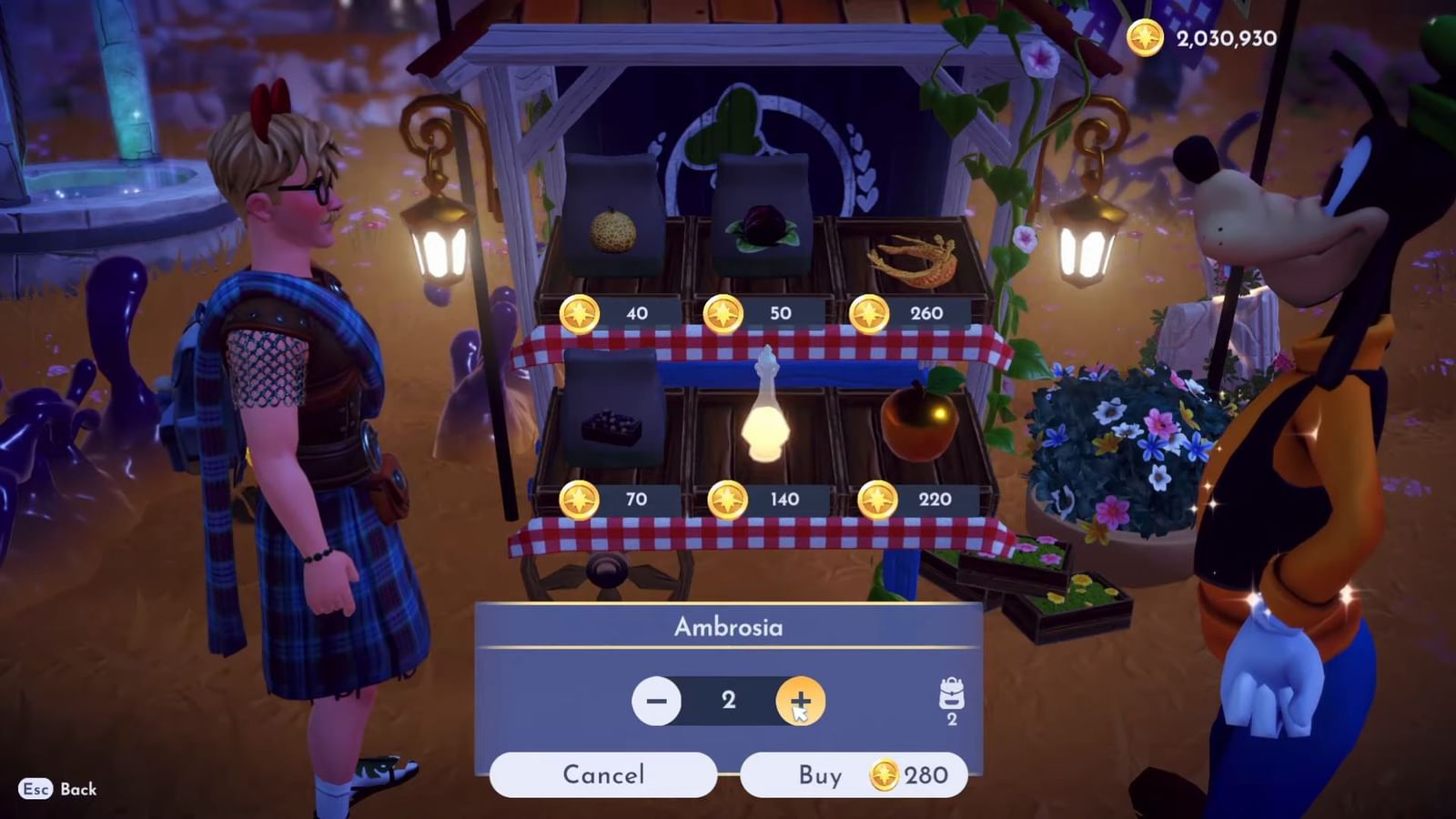Click the Cancel button
The height and width of the screenshot is (819, 1456).
point(602,775)
